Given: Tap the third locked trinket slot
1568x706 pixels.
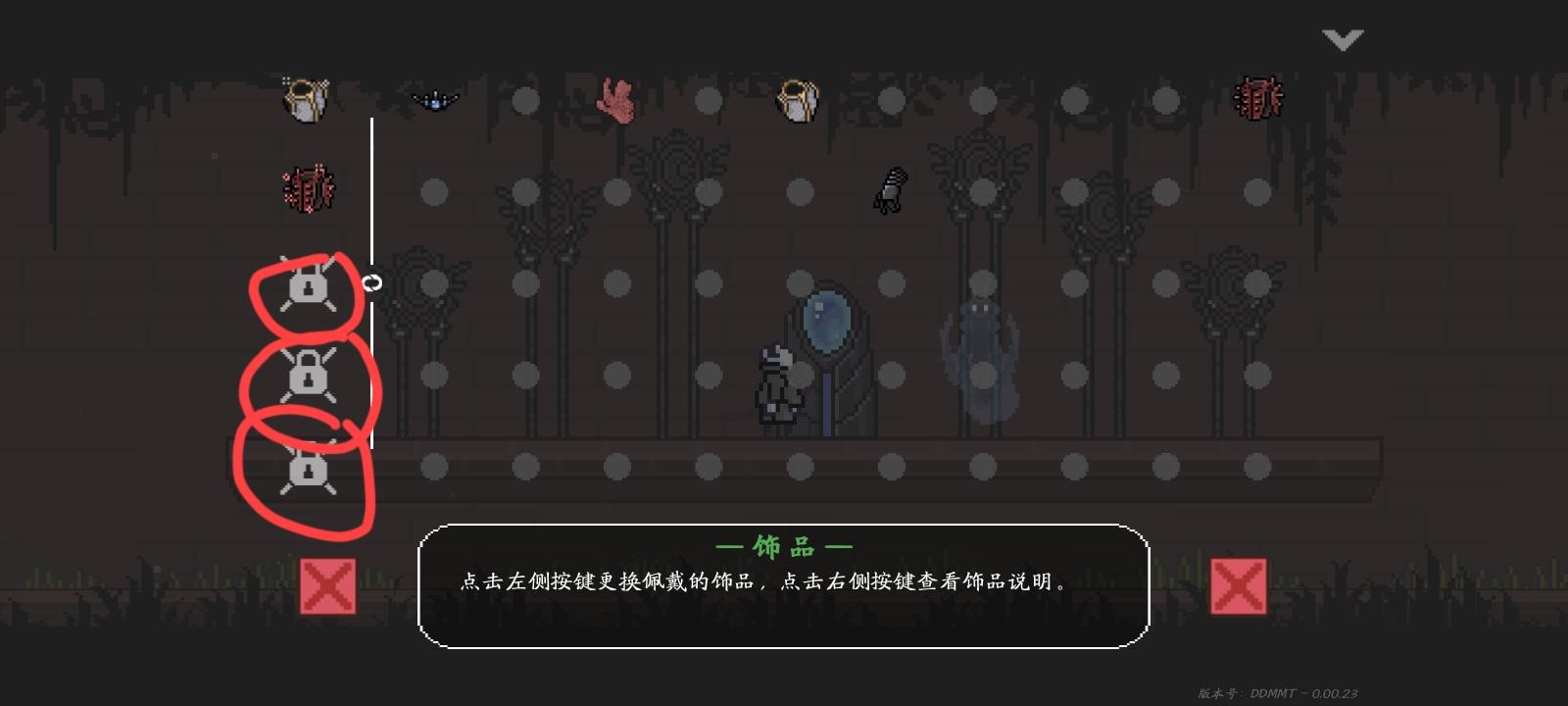Looking at the screenshot, I should (x=309, y=472).
